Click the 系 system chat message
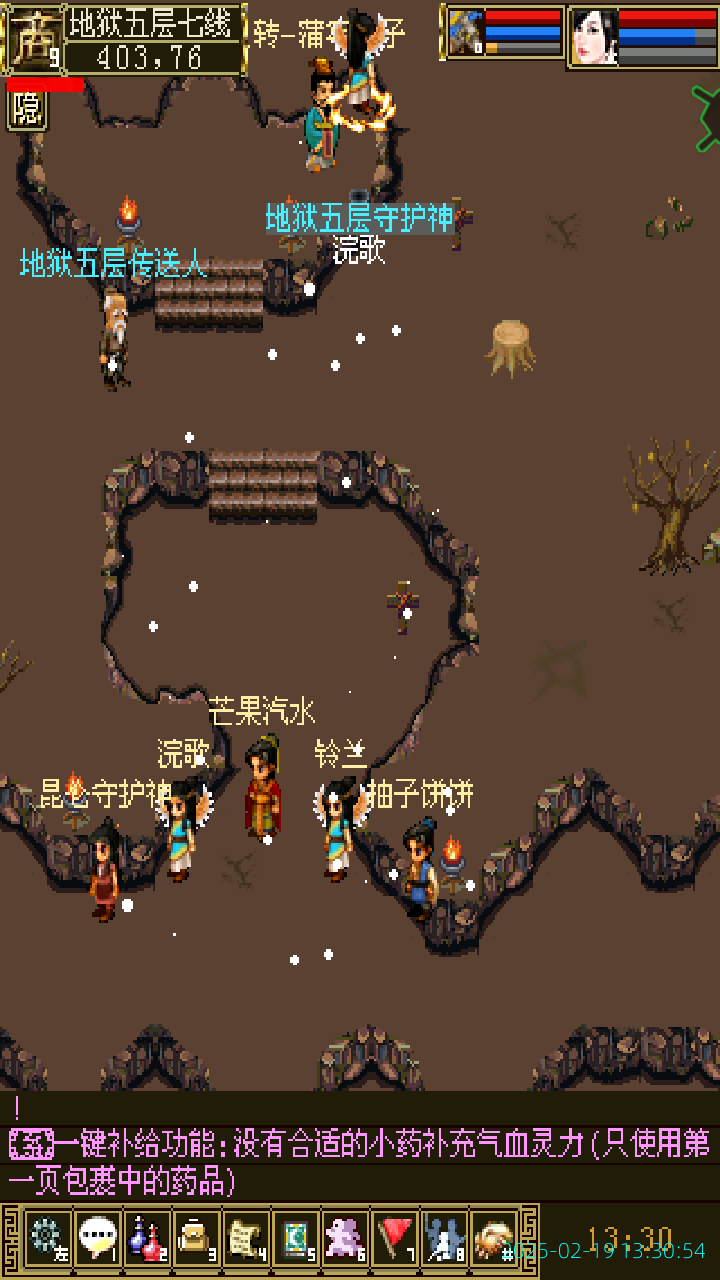This screenshot has height=1280, width=720. point(31,1144)
